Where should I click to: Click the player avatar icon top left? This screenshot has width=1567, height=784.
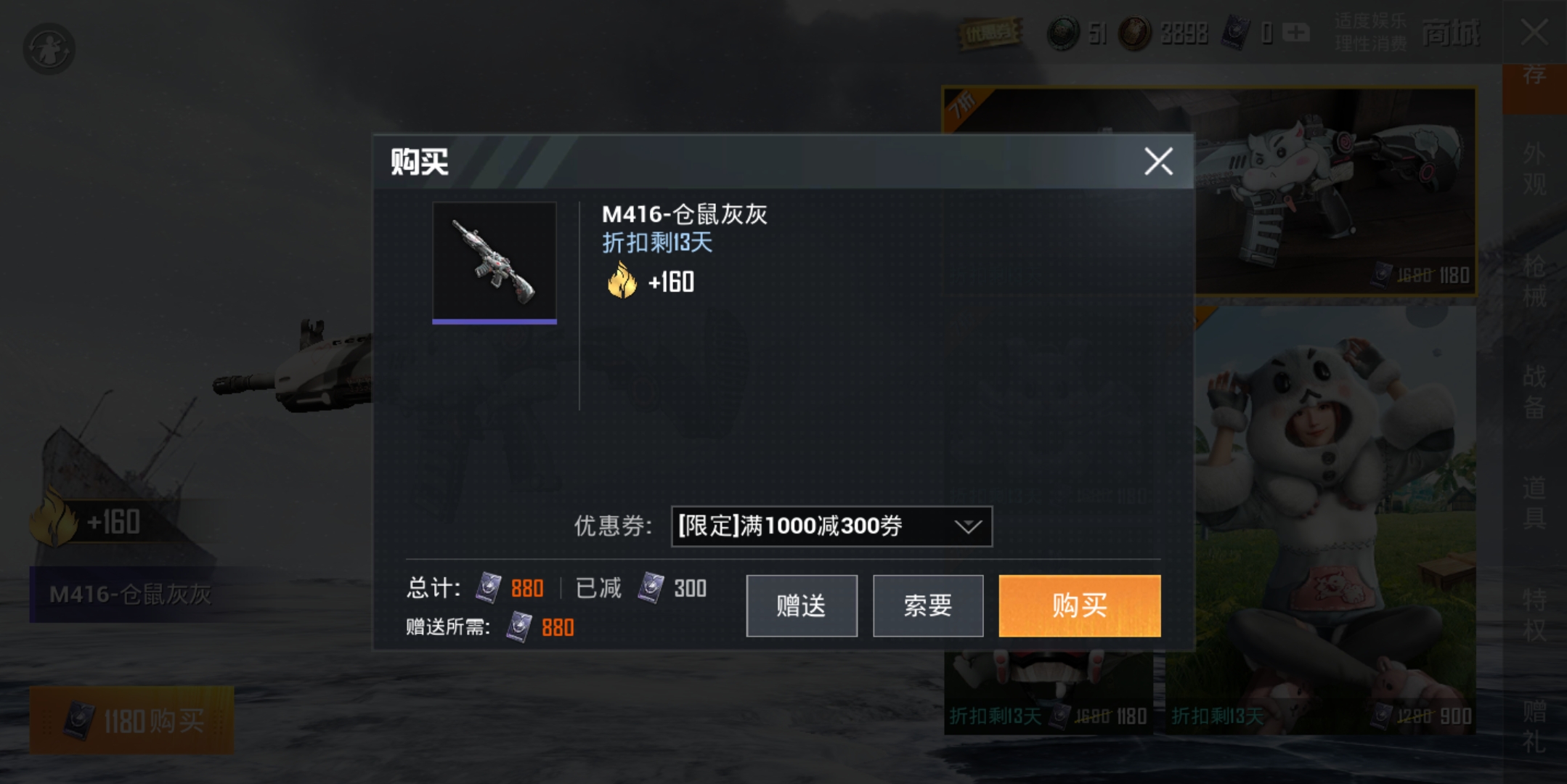click(x=48, y=46)
